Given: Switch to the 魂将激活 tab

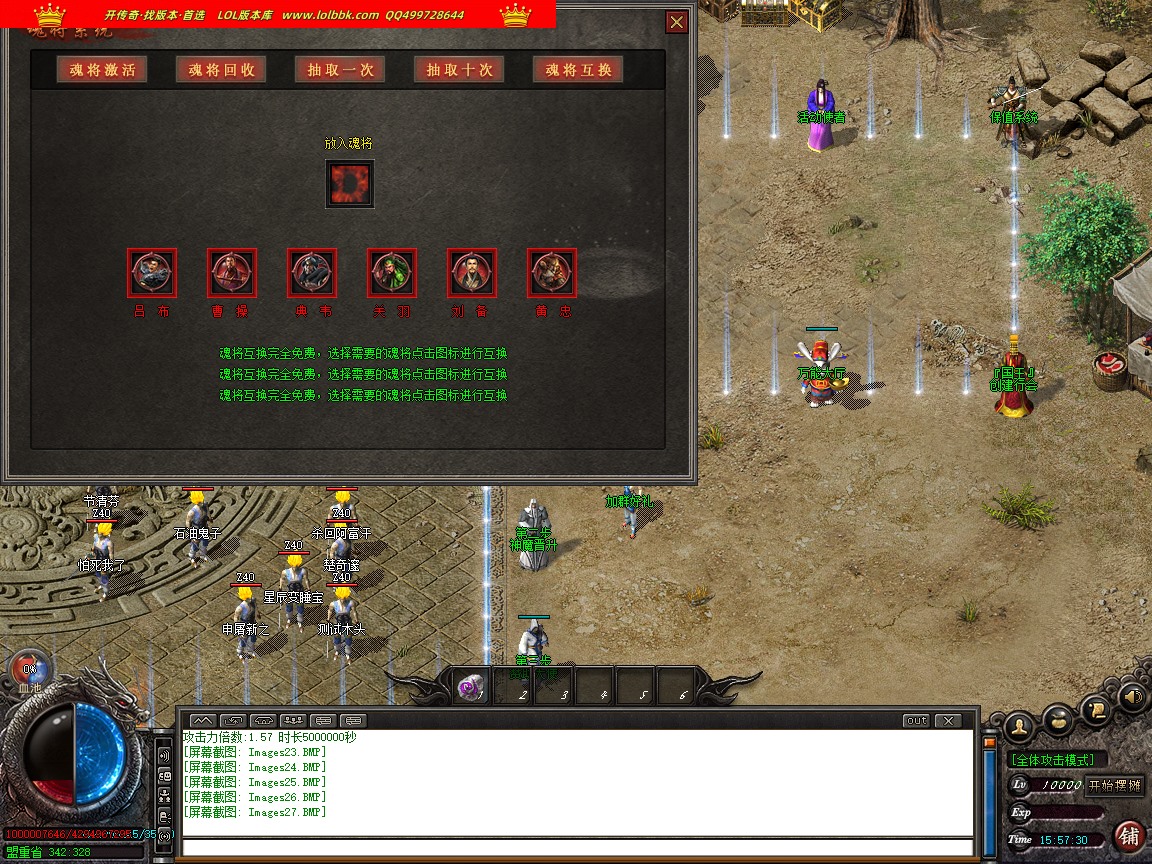Looking at the screenshot, I should coord(102,70).
